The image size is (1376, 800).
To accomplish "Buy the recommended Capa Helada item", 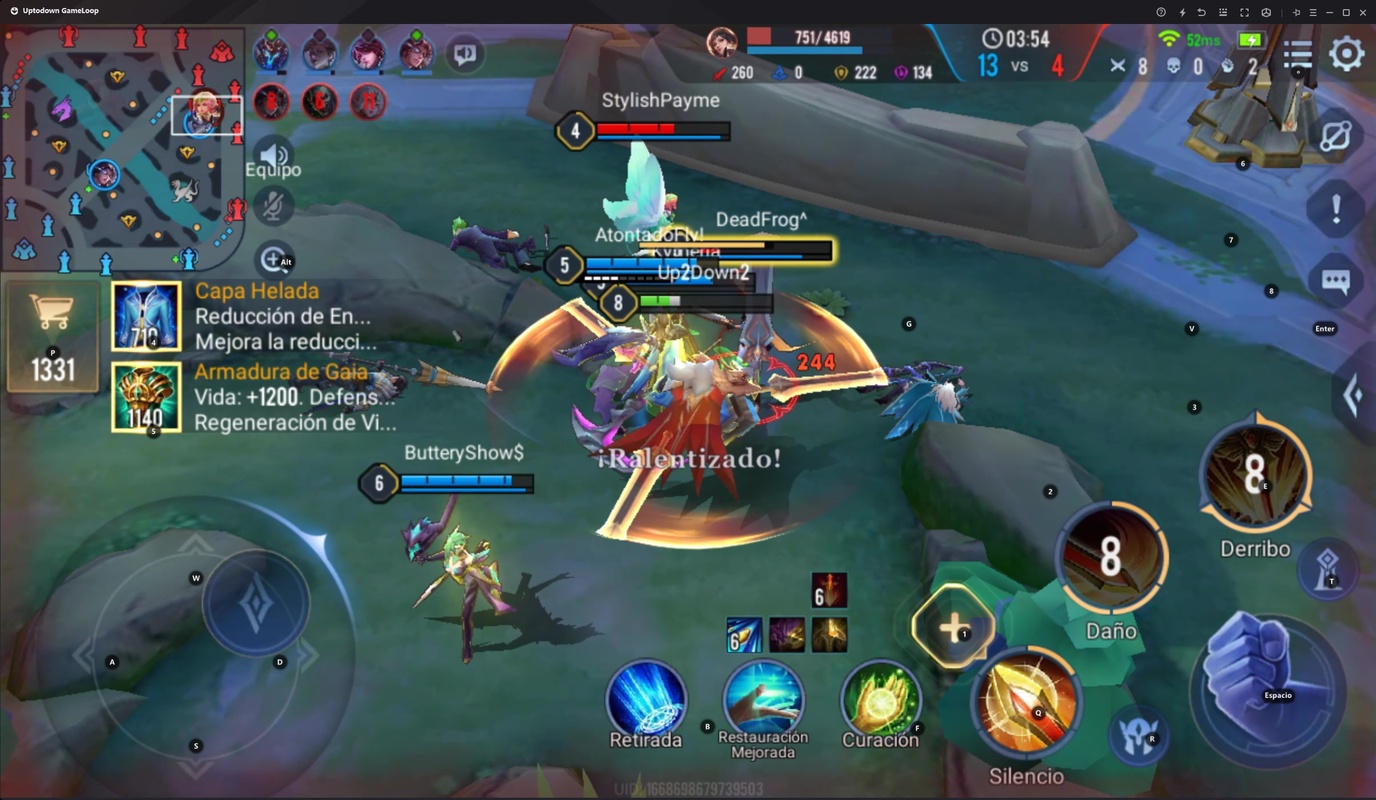I will (146, 316).
